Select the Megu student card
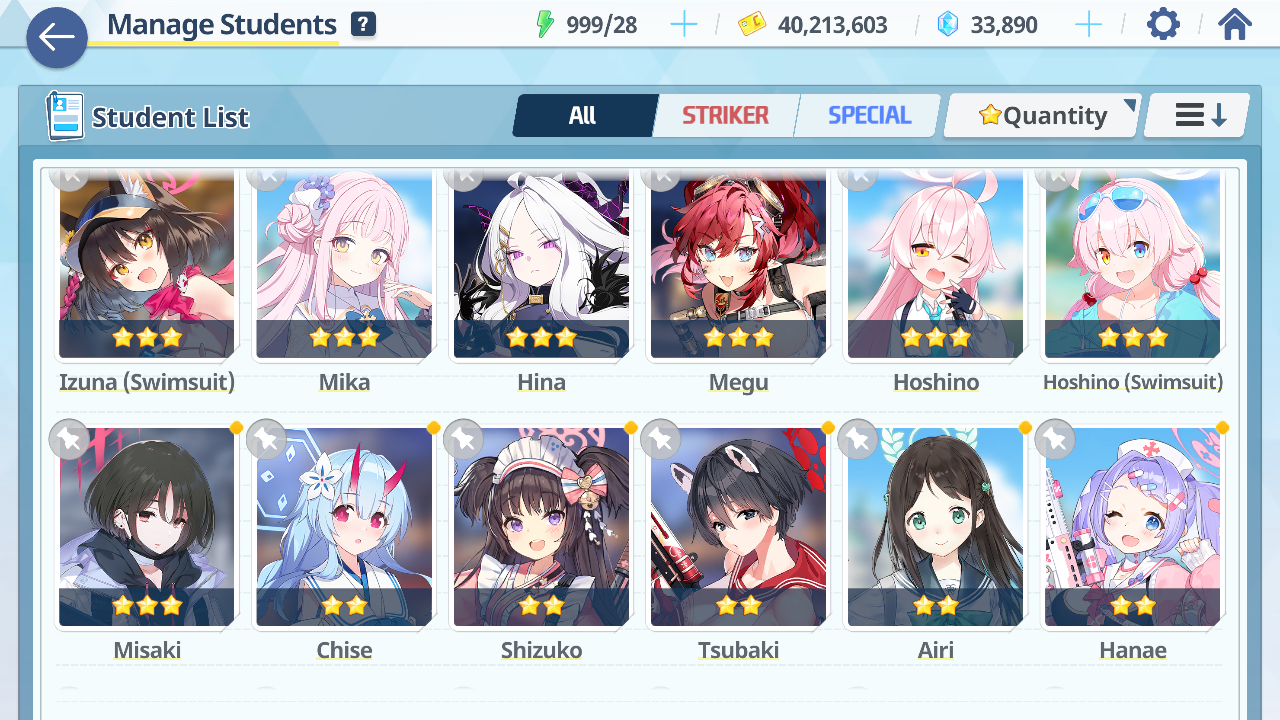This screenshot has height=720, width=1280. [738, 265]
